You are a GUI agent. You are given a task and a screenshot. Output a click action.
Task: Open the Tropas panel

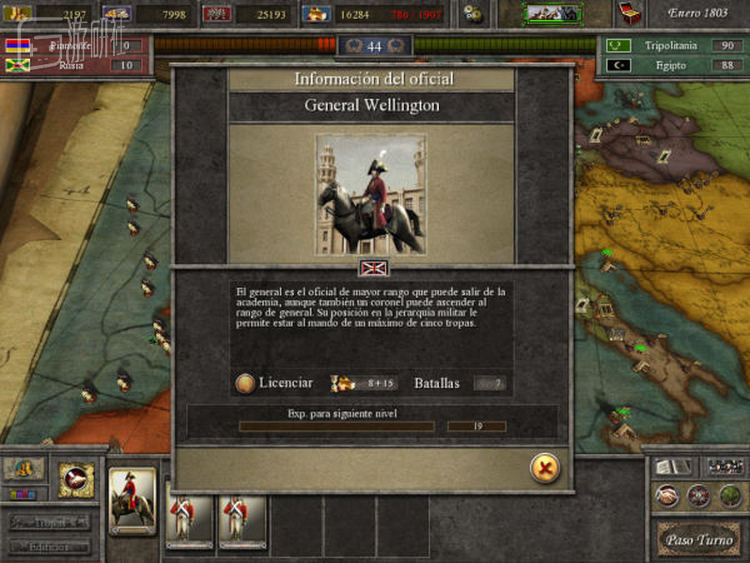click(x=49, y=521)
